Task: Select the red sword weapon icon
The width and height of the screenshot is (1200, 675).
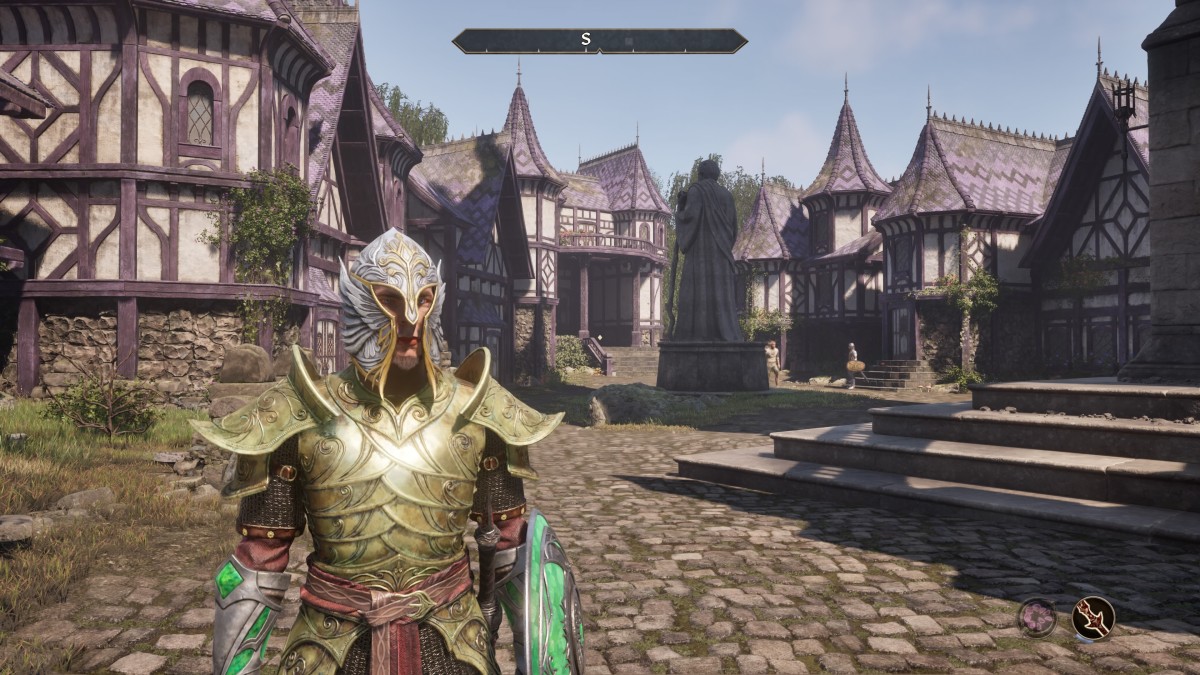Action: 1092,617
